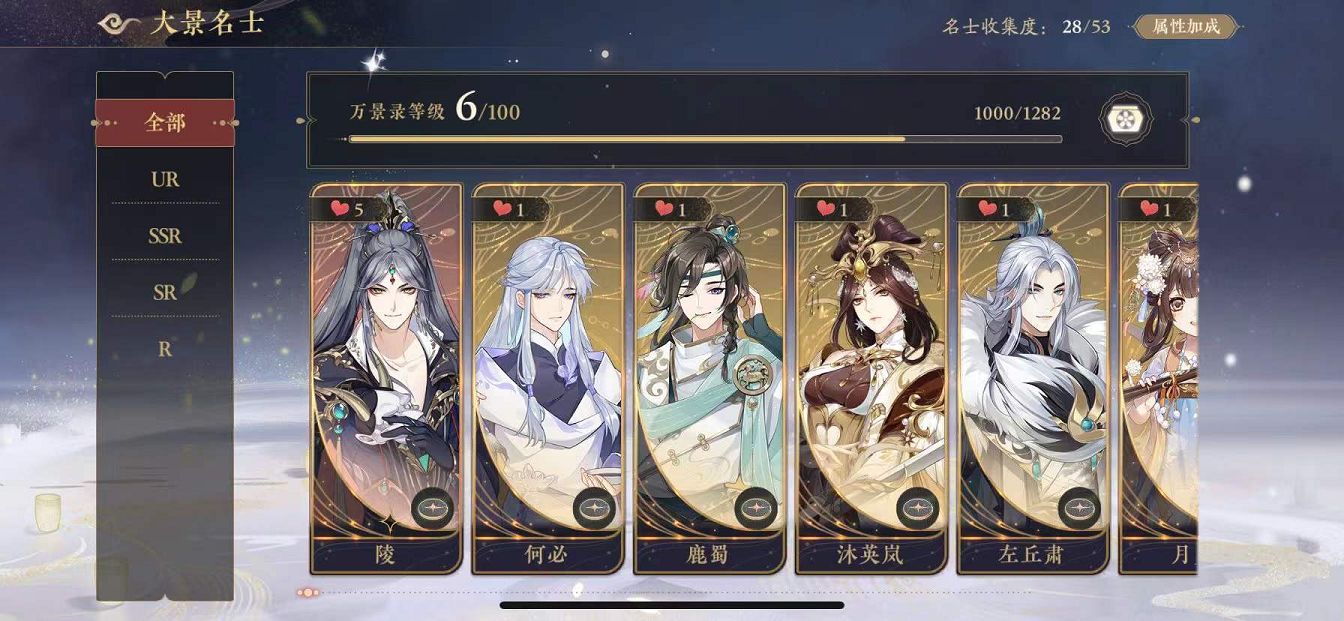Filter the list by R rarity
The image size is (1344, 621).
[165, 350]
